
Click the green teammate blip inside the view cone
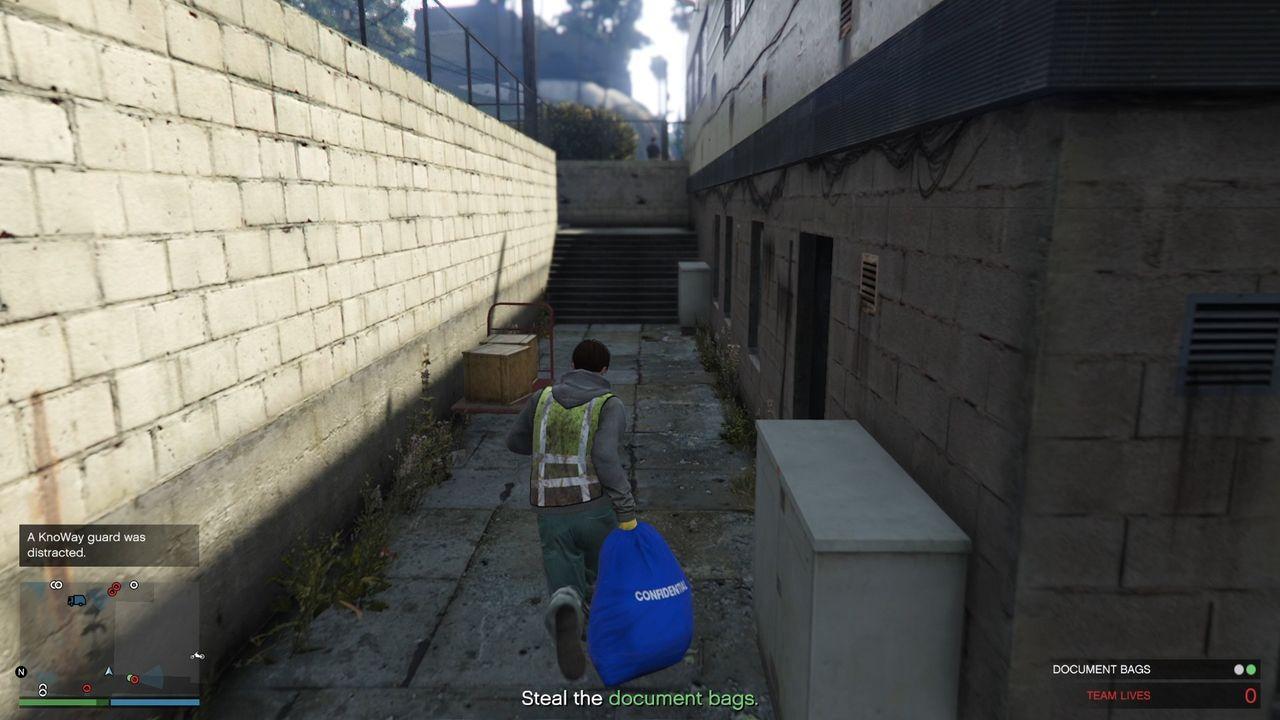130,678
